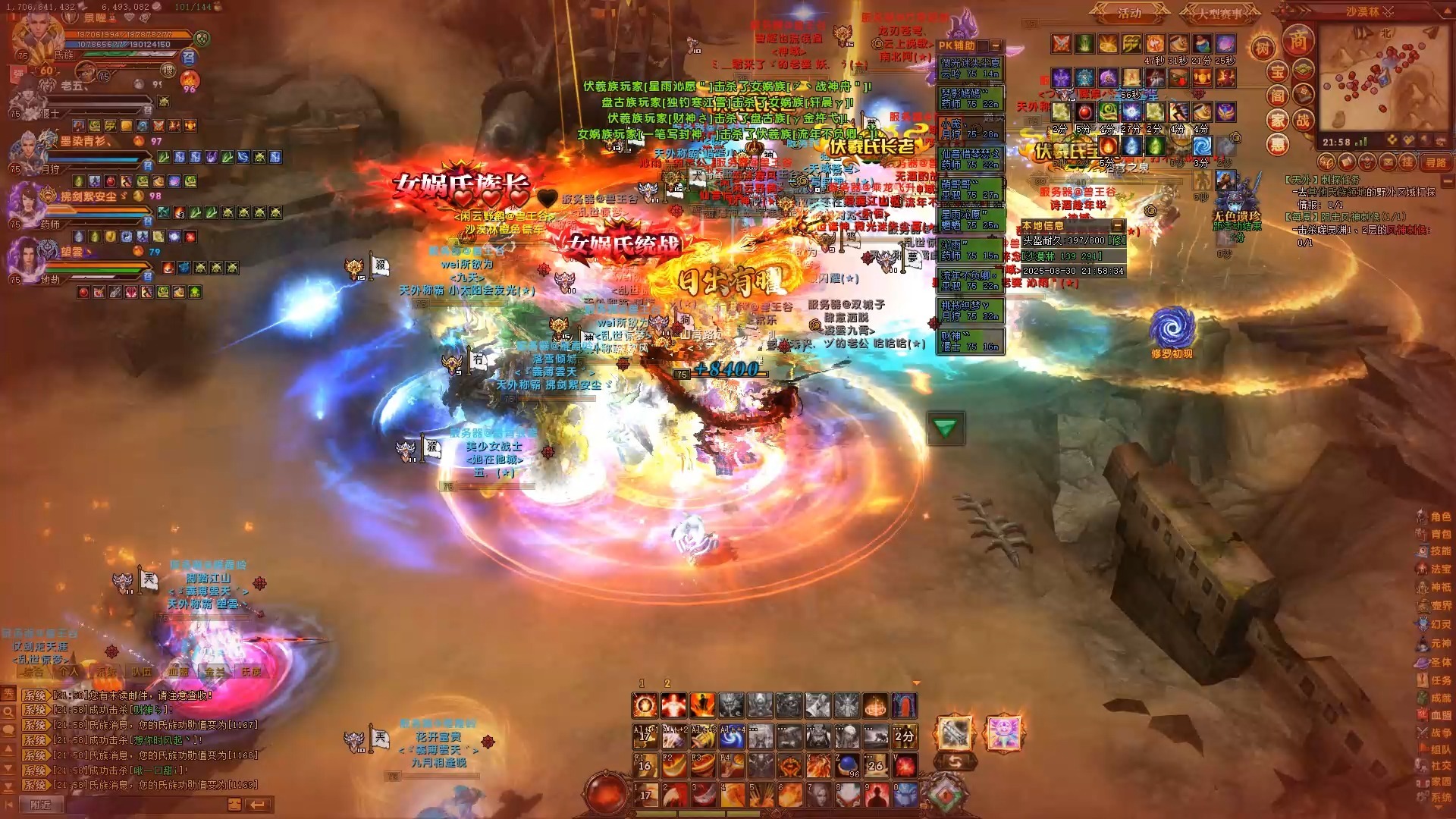Open the 大型赛事 tournaments menu

click(1219, 14)
